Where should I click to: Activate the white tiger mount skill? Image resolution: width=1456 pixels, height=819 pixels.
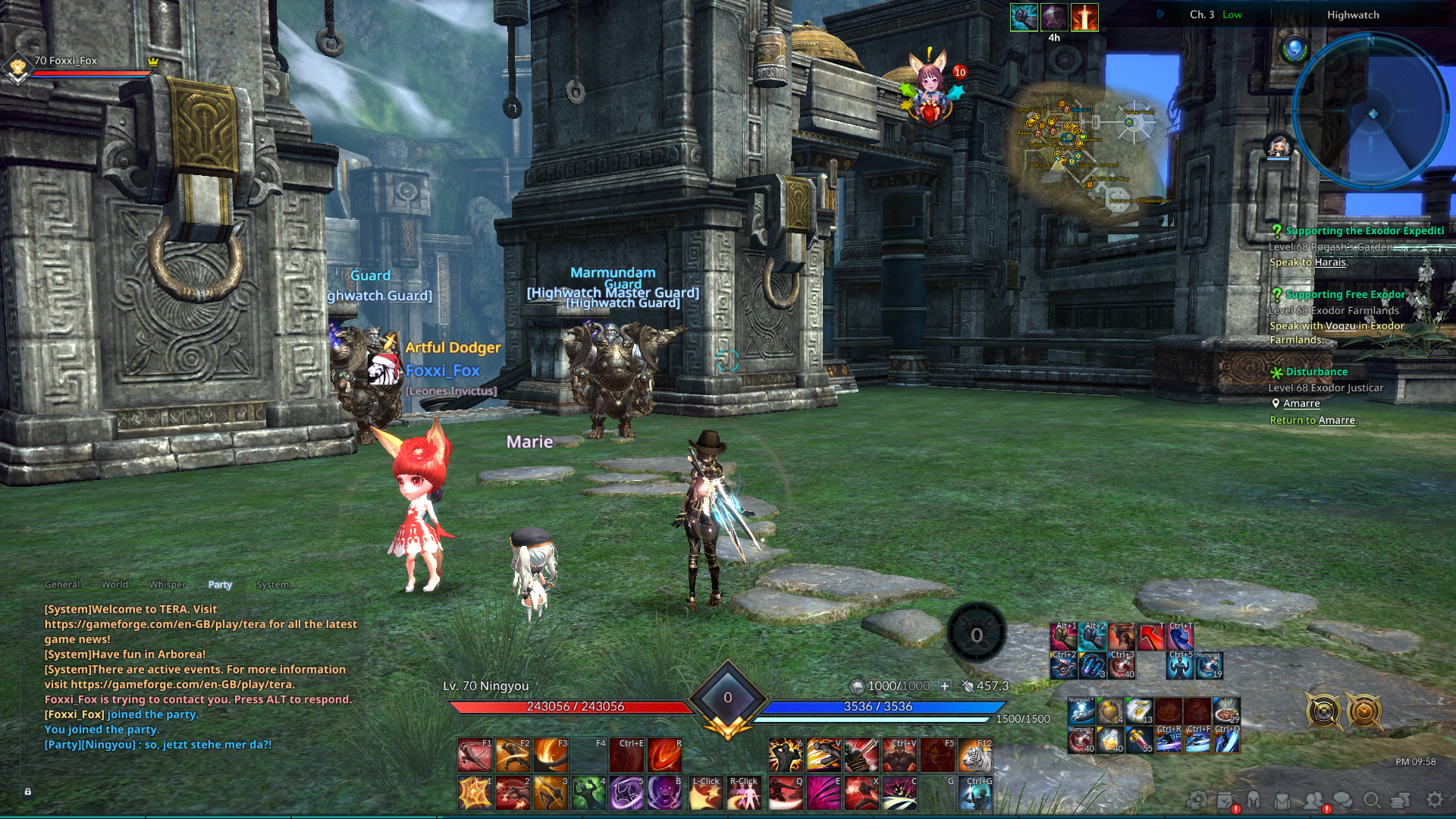(x=975, y=756)
